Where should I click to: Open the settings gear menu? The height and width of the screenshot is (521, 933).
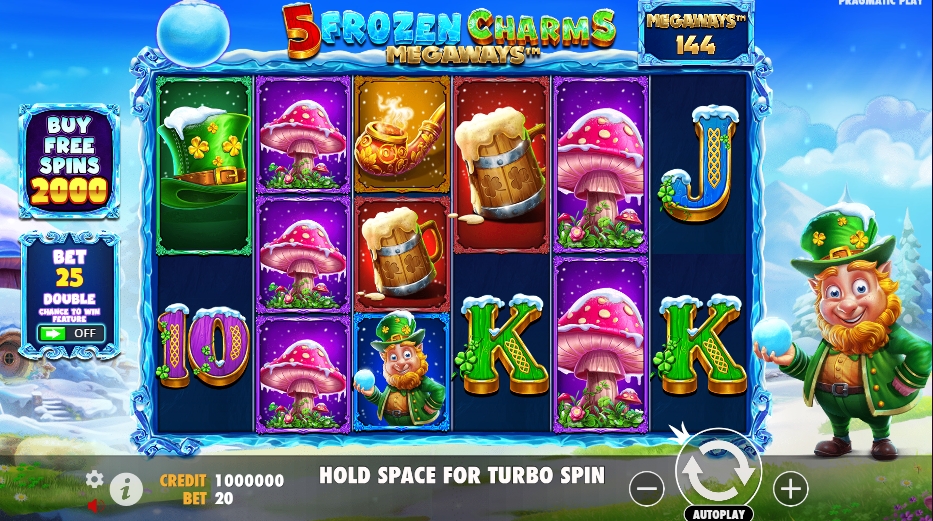coord(95,479)
